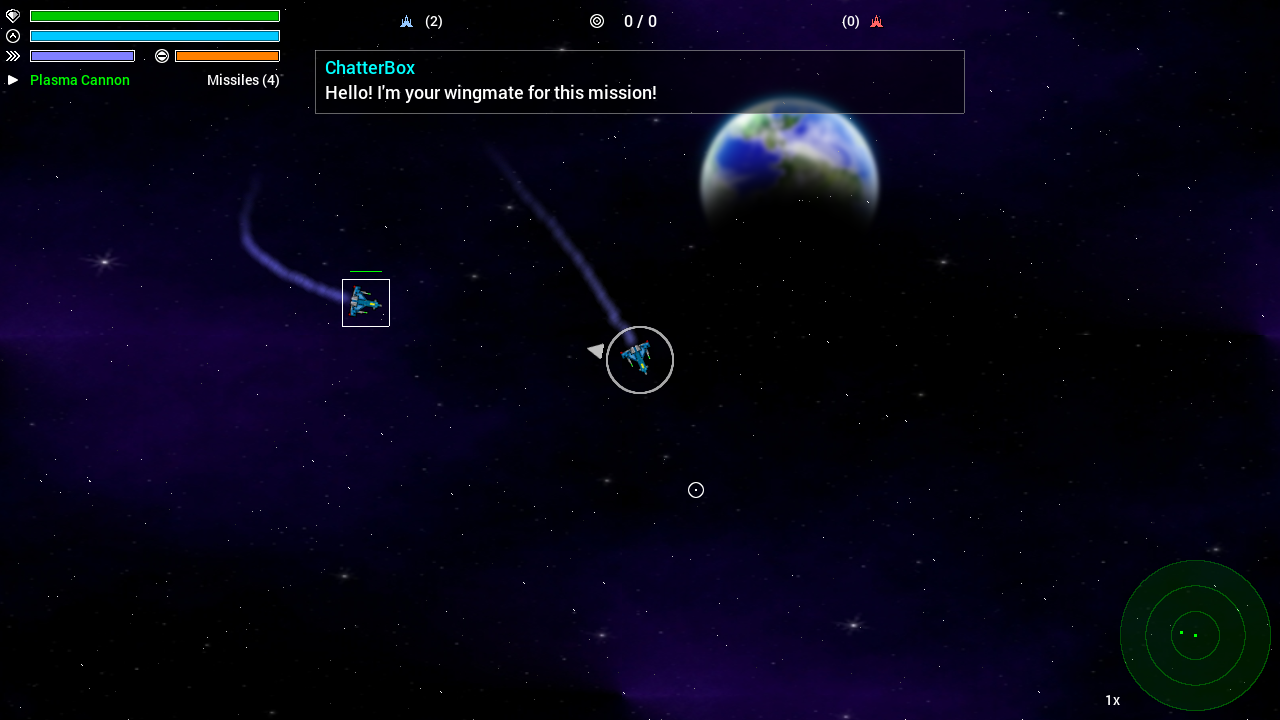This screenshot has height=720, width=1280.
Task: Click the 1x radar zoom label
Action: click(1112, 700)
